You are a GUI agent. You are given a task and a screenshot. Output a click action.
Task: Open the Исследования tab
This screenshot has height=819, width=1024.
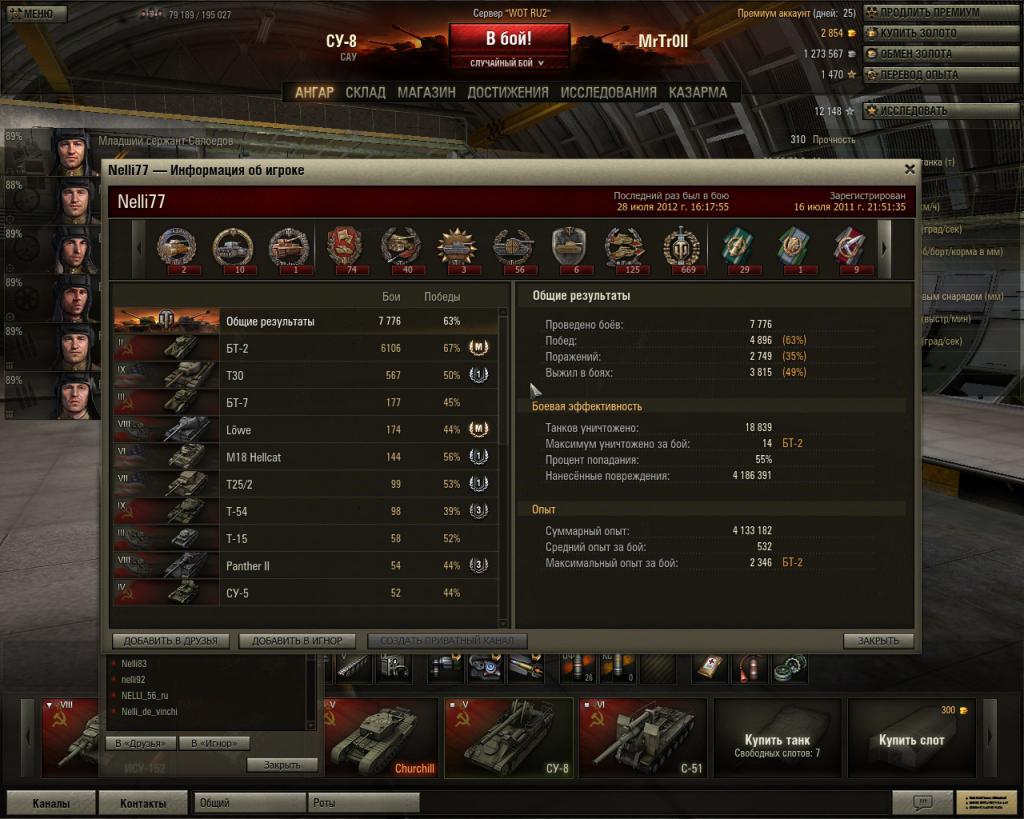608,92
